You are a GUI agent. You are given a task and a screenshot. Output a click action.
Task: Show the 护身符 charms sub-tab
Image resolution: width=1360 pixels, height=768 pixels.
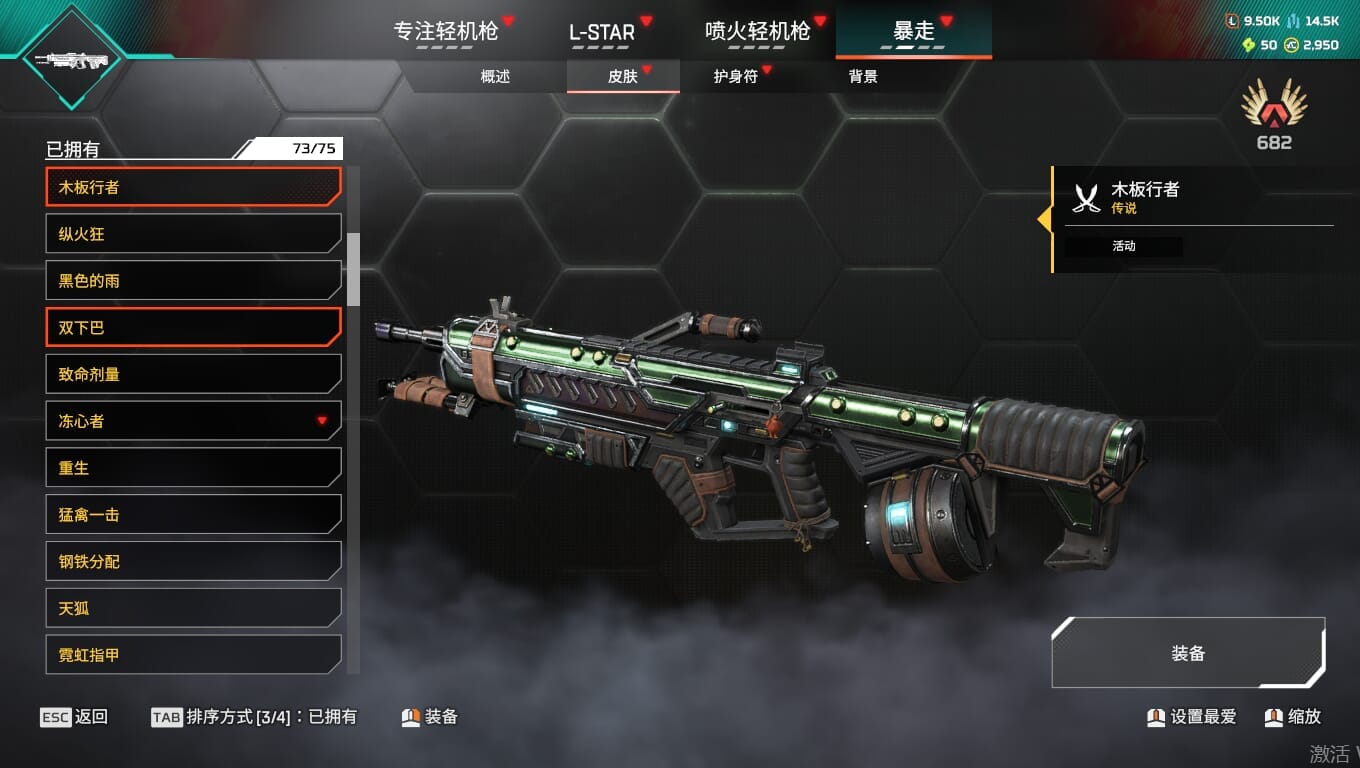[x=735, y=76]
